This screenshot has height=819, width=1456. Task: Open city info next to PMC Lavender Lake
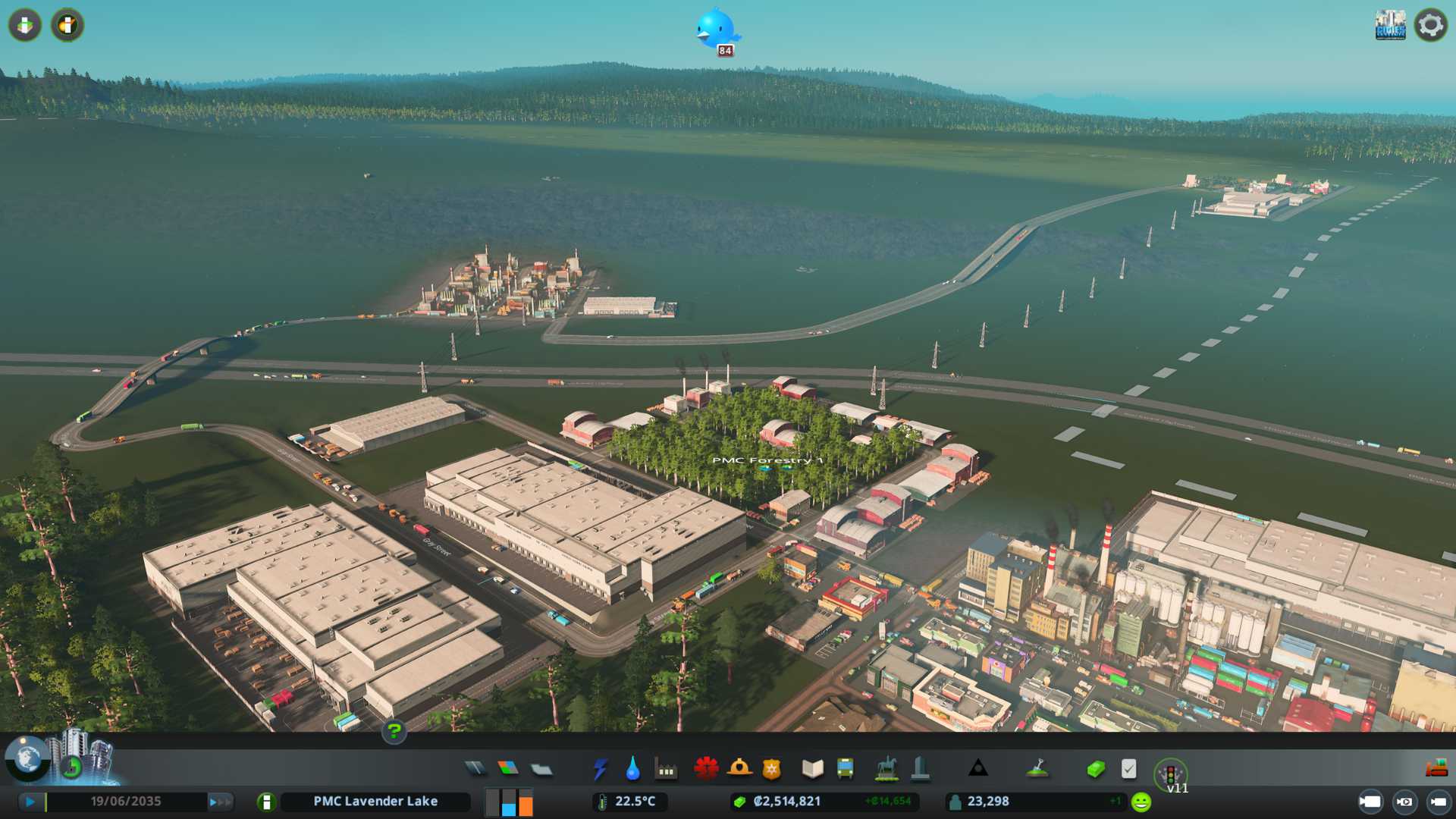click(266, 802)
